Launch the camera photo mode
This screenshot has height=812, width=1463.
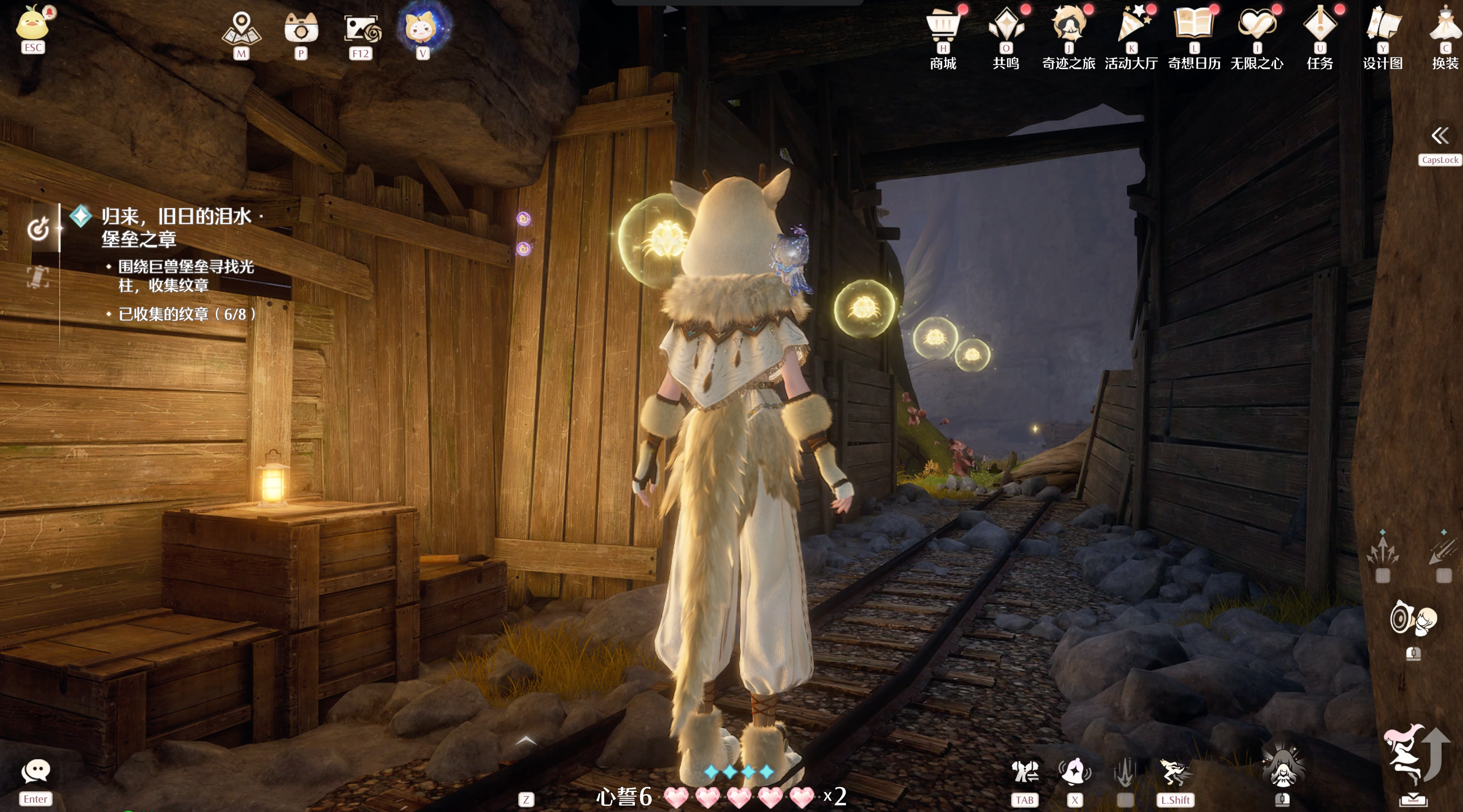301,28
